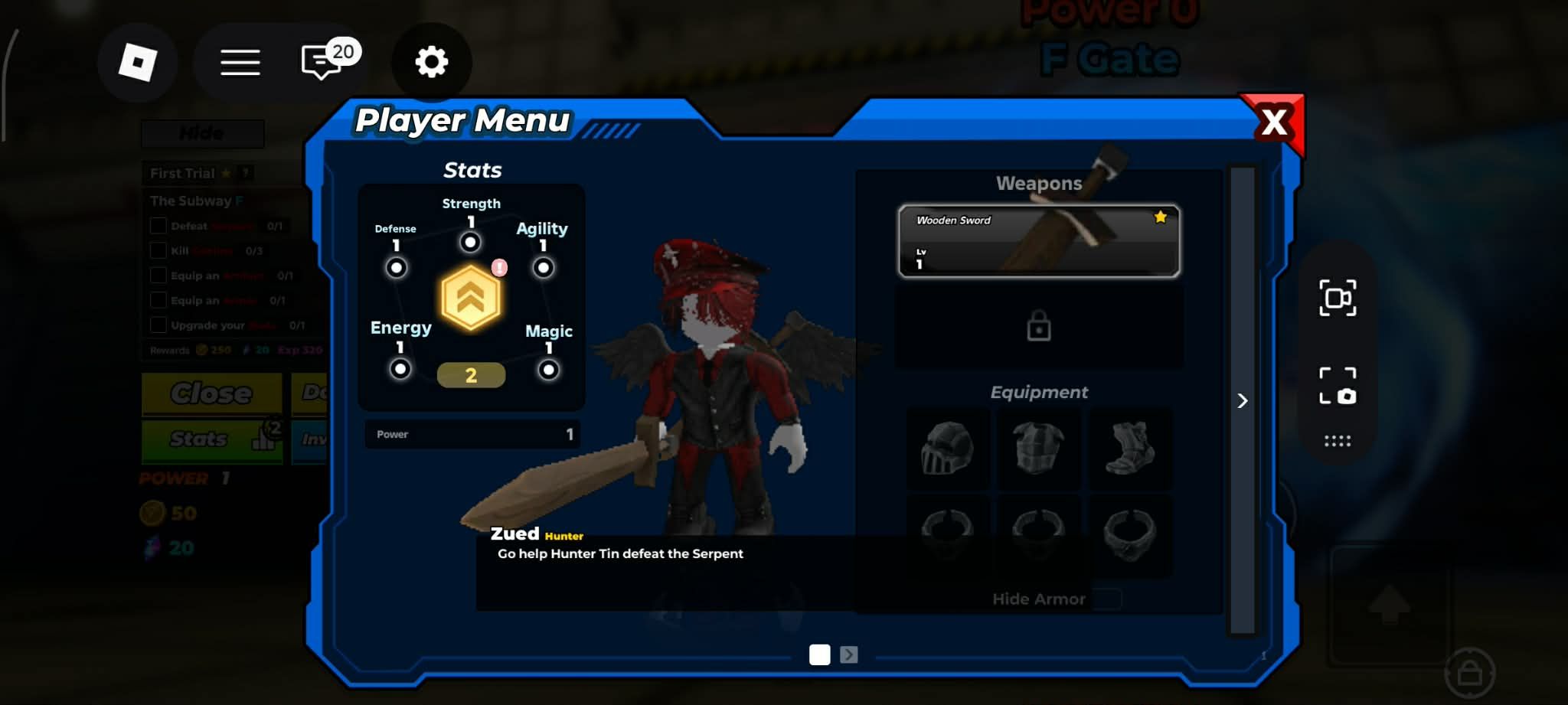Take a screenshot with the camera capture icon

pyautogui.click(x=1338, y=386)
